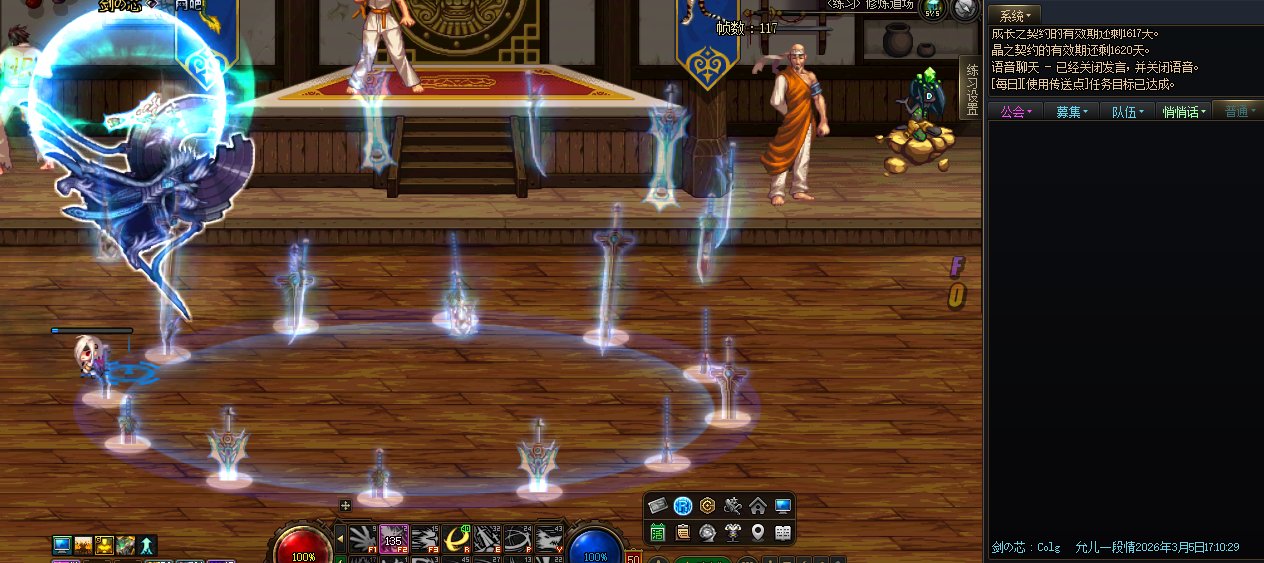Choose the 普通 normal chat tab
Screen dimensions: 1264x563
pos(1239,111)
